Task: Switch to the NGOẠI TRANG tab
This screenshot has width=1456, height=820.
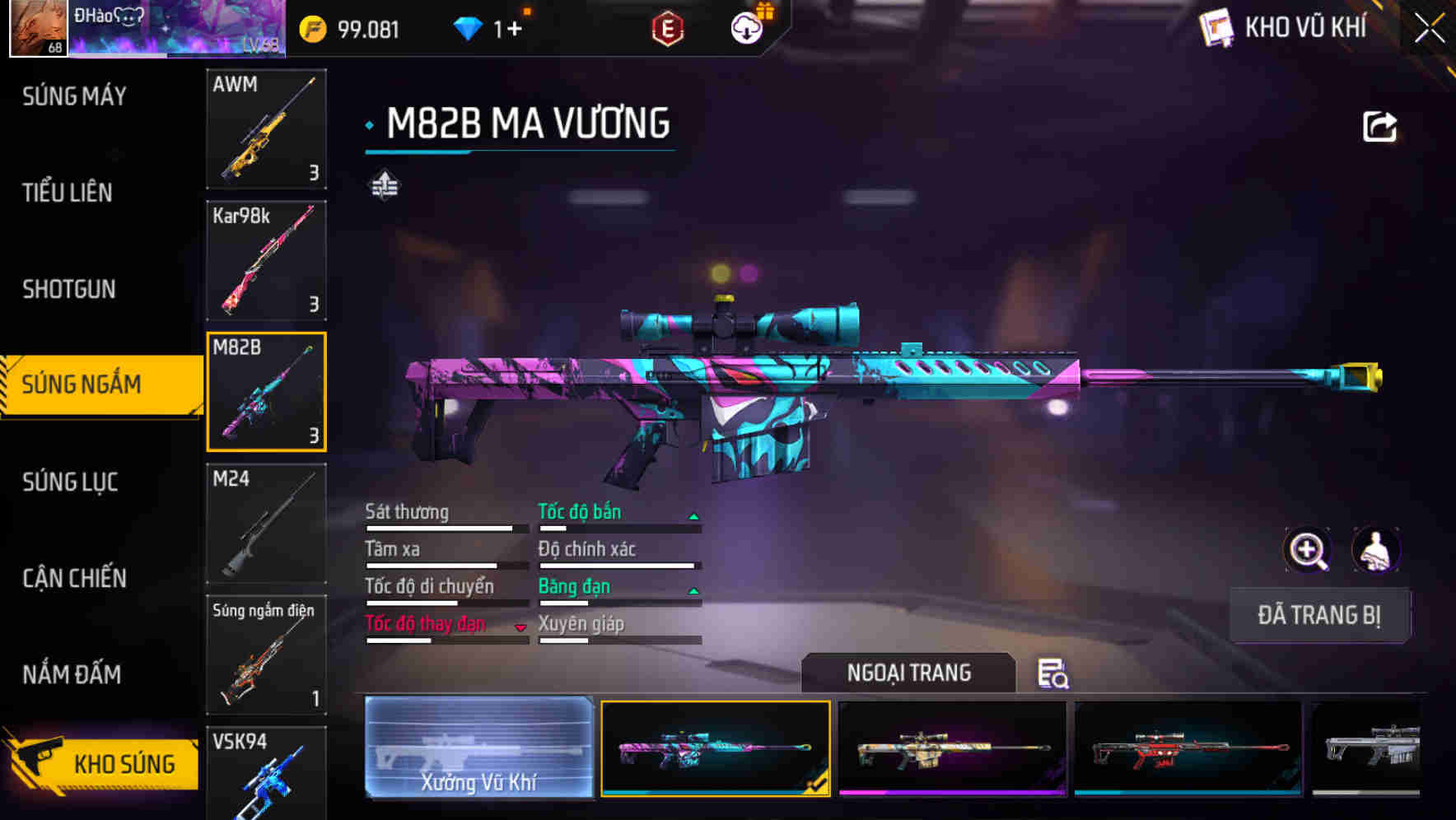Action: (x=908, y=673)
